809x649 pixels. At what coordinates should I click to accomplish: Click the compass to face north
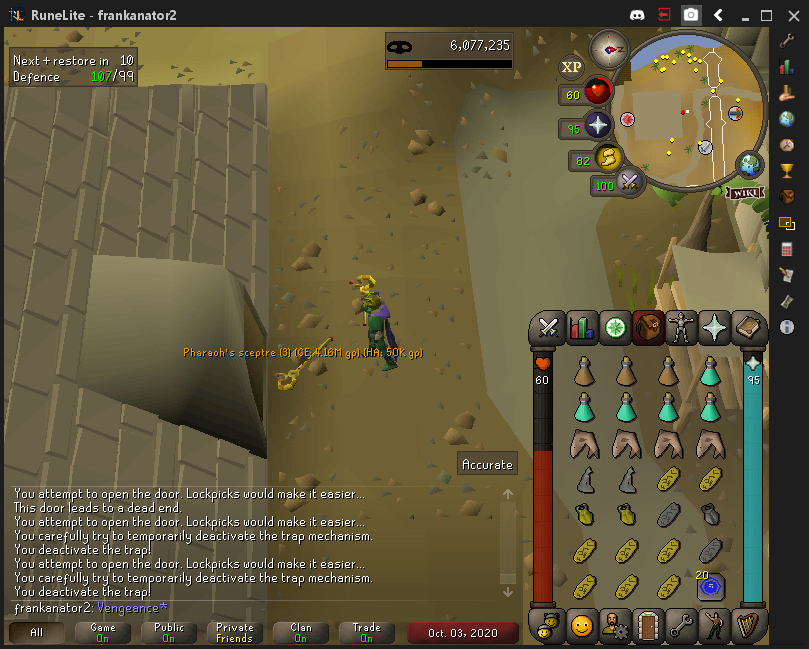(608, 48)
